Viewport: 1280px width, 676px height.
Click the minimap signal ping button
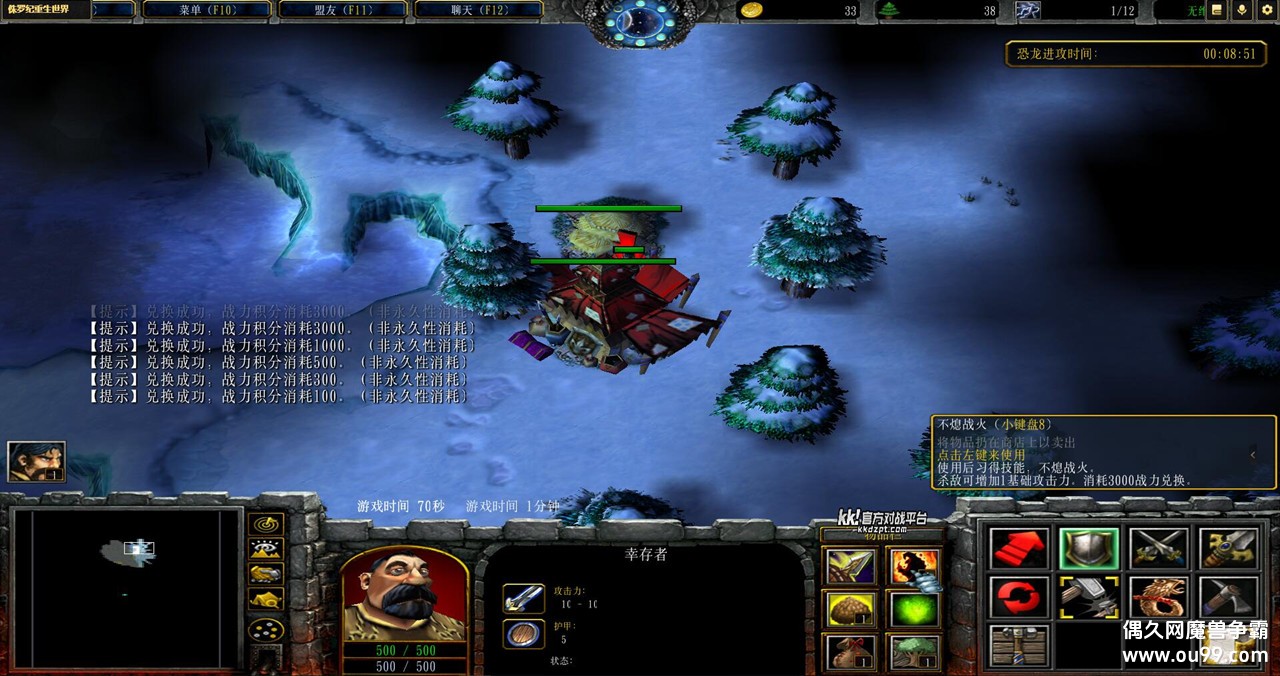[x=266, y=524]
